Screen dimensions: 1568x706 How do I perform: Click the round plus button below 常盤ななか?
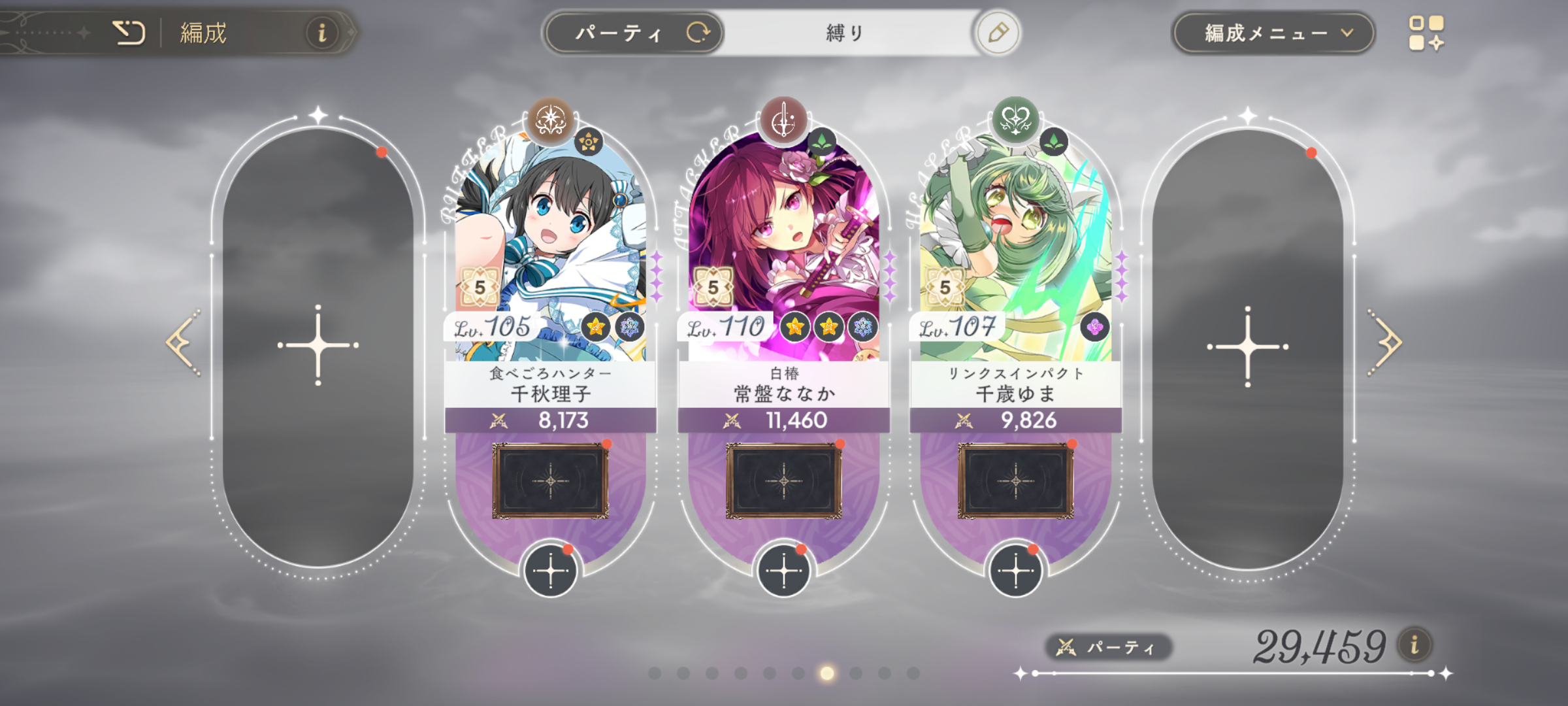tap(783, 571)
